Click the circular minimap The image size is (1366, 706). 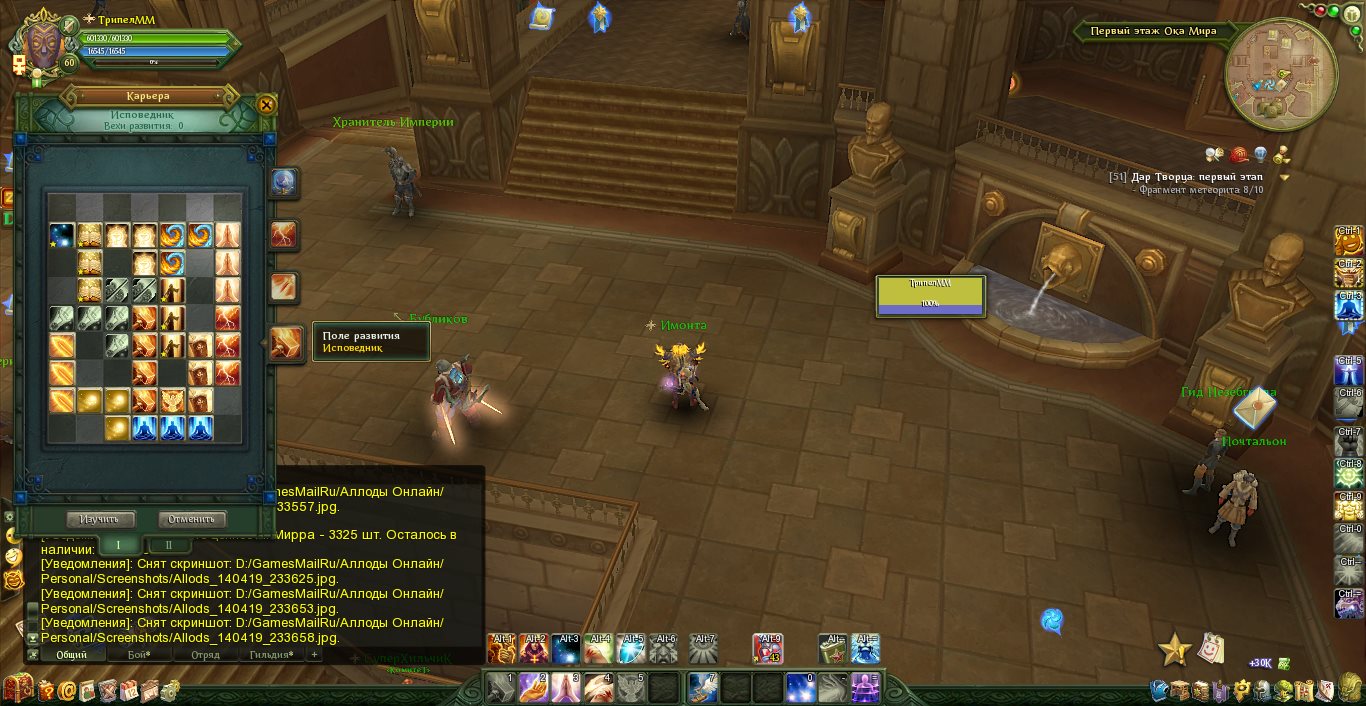[1280, 75]
